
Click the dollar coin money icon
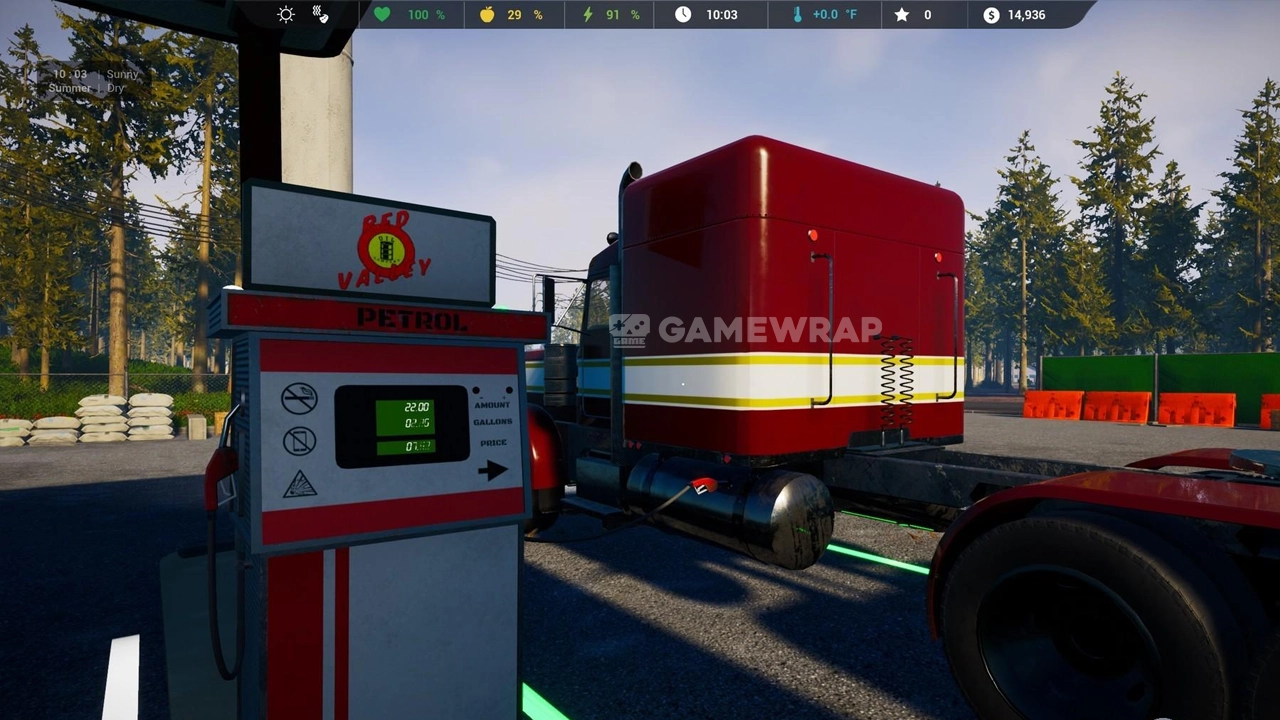click(991, 14)
